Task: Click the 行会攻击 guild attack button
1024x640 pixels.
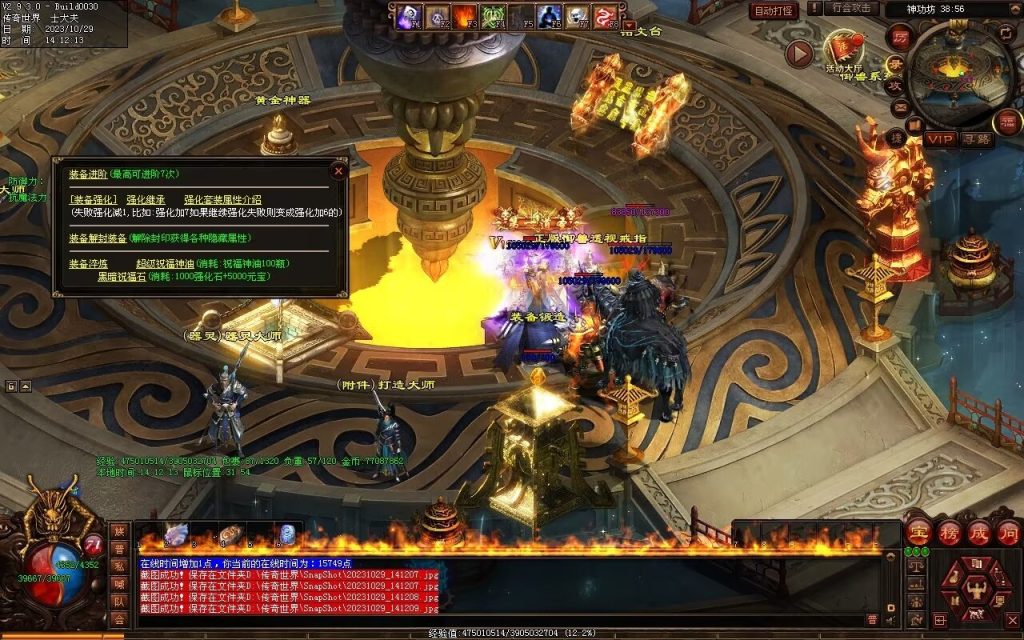Action: pyautogui.click(x=852, y=9)
